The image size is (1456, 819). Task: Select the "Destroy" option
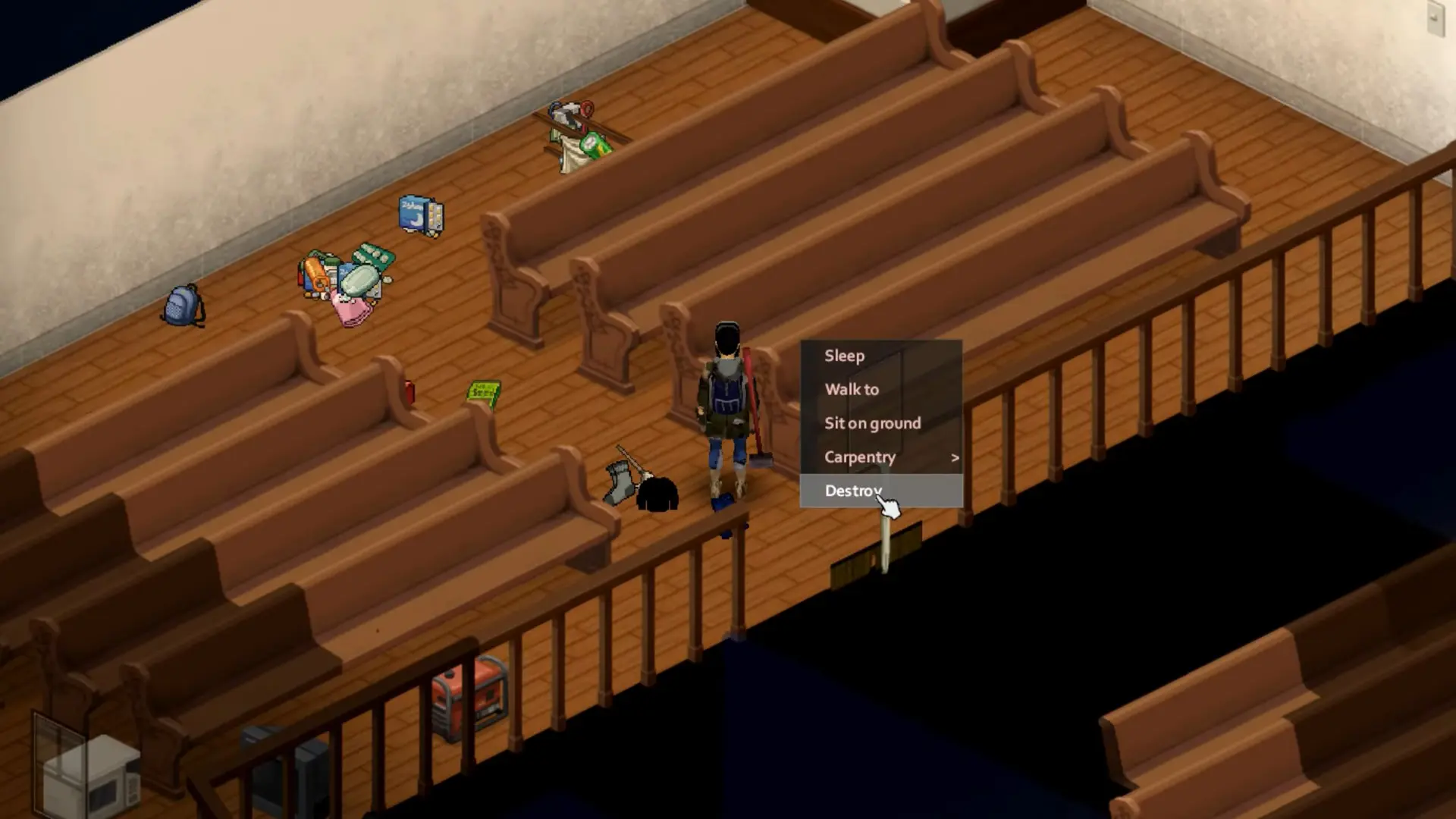852,491
